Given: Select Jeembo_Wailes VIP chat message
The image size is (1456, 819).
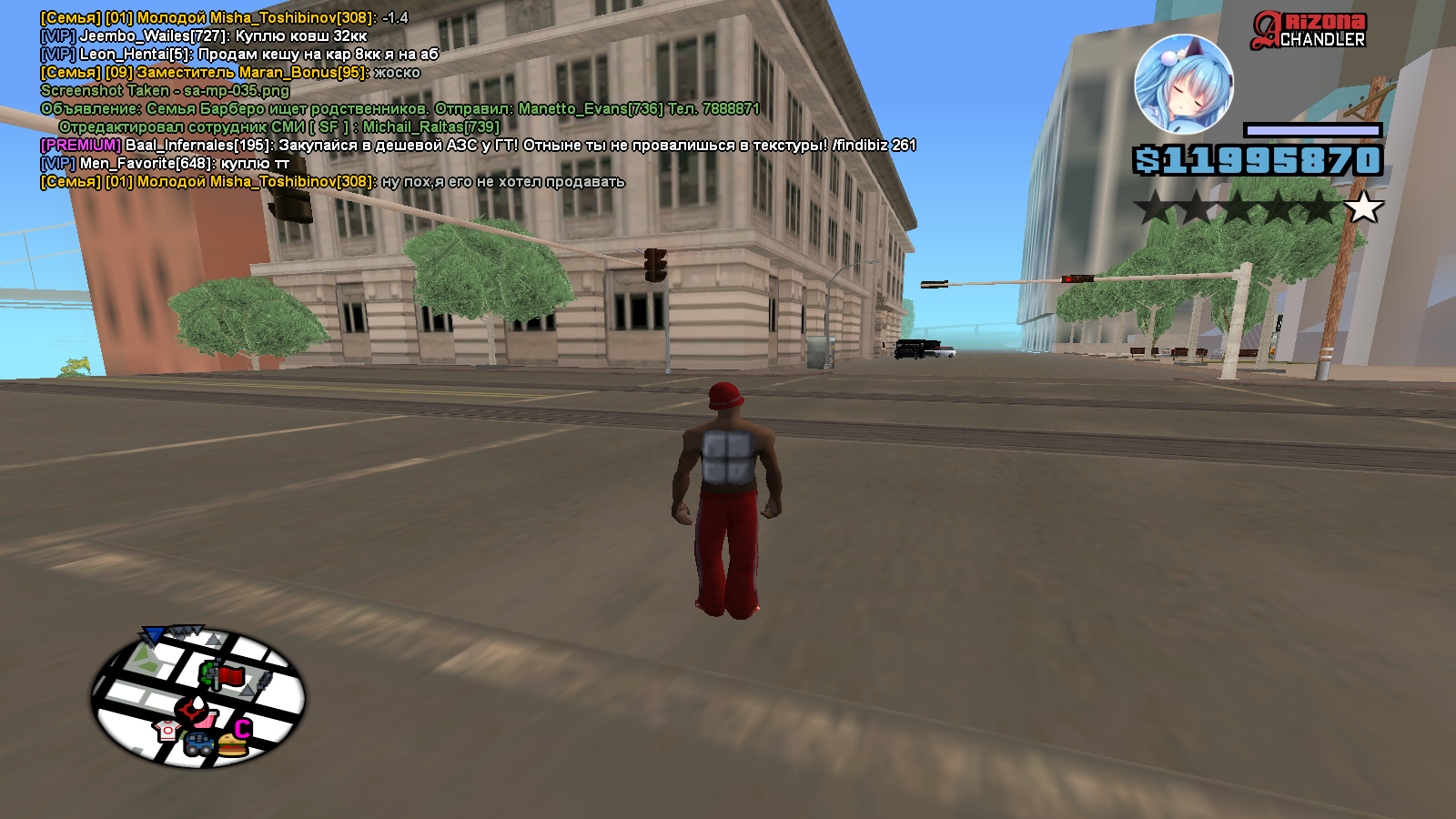Looking at the screenshot, I should coord(204,36).
